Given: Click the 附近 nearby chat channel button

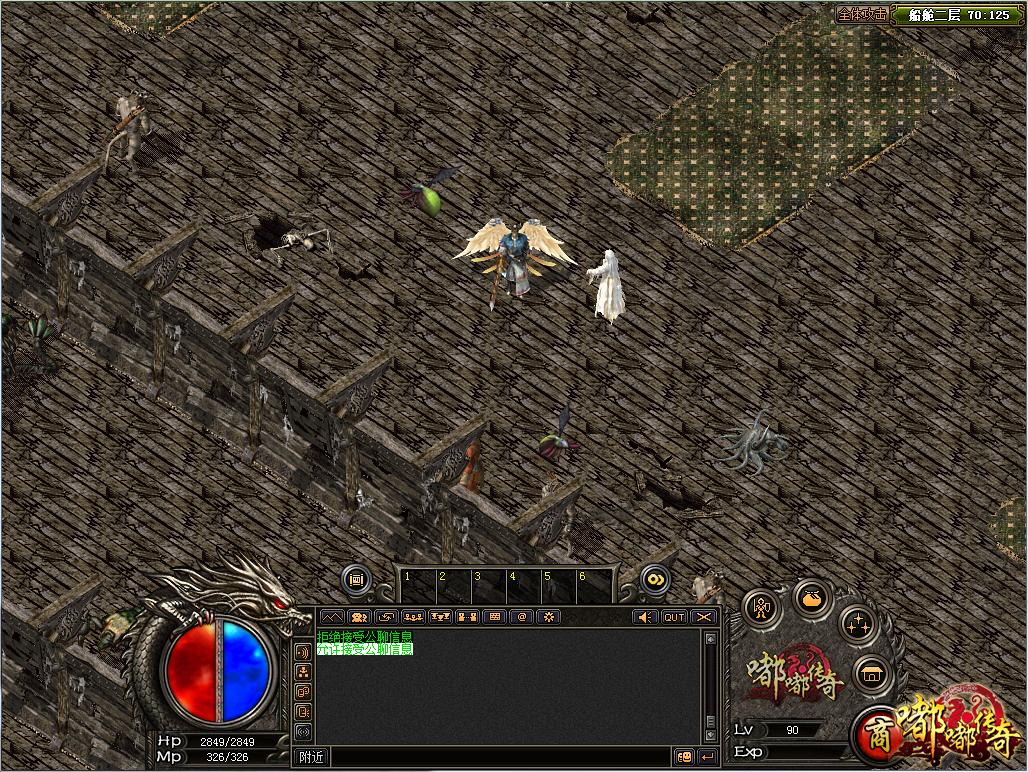Looking at the screenshot, I should click(312, 757).
